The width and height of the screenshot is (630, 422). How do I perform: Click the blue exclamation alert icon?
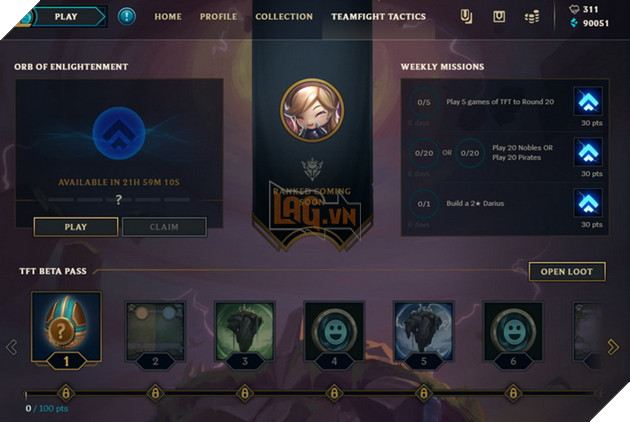[126, 16]
